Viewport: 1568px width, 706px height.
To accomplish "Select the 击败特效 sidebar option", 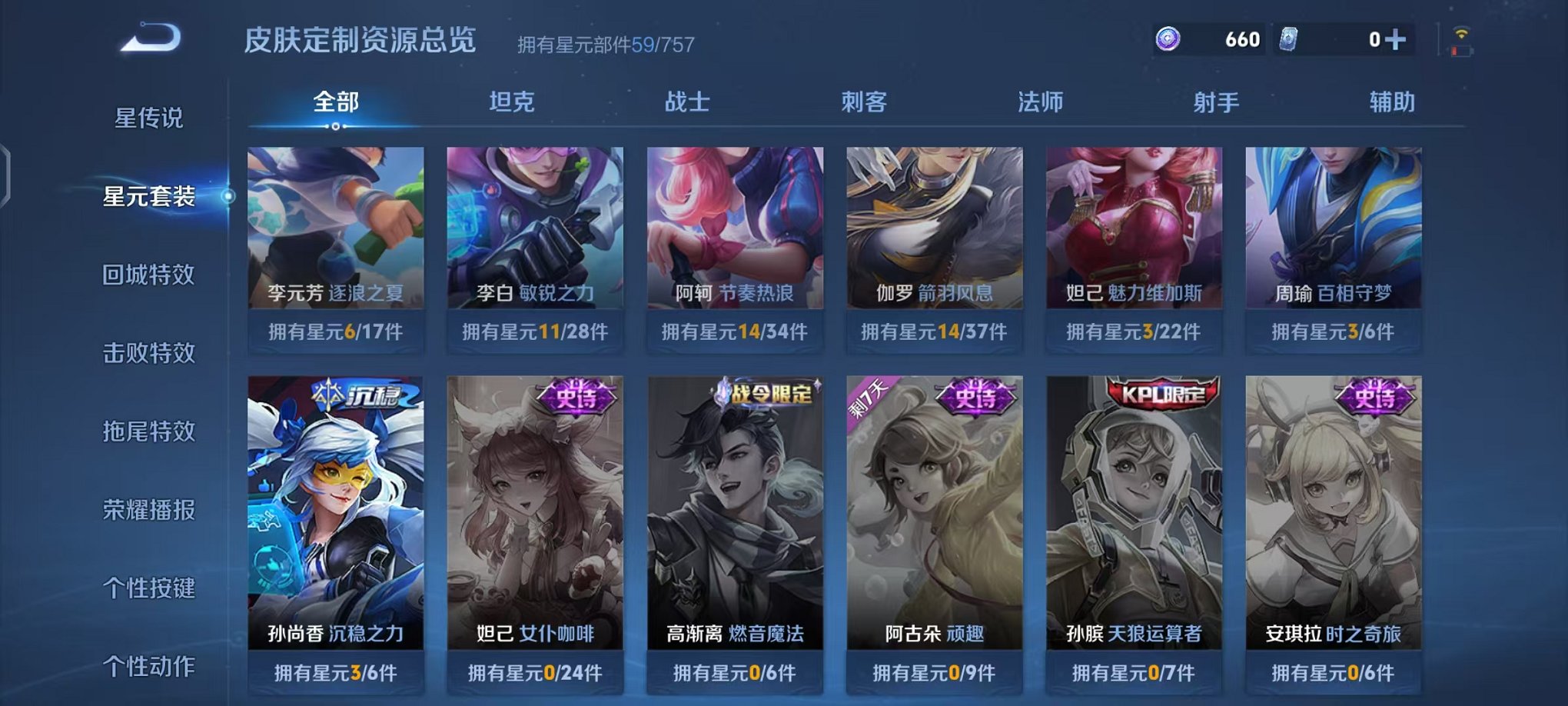I will (150, 352).
